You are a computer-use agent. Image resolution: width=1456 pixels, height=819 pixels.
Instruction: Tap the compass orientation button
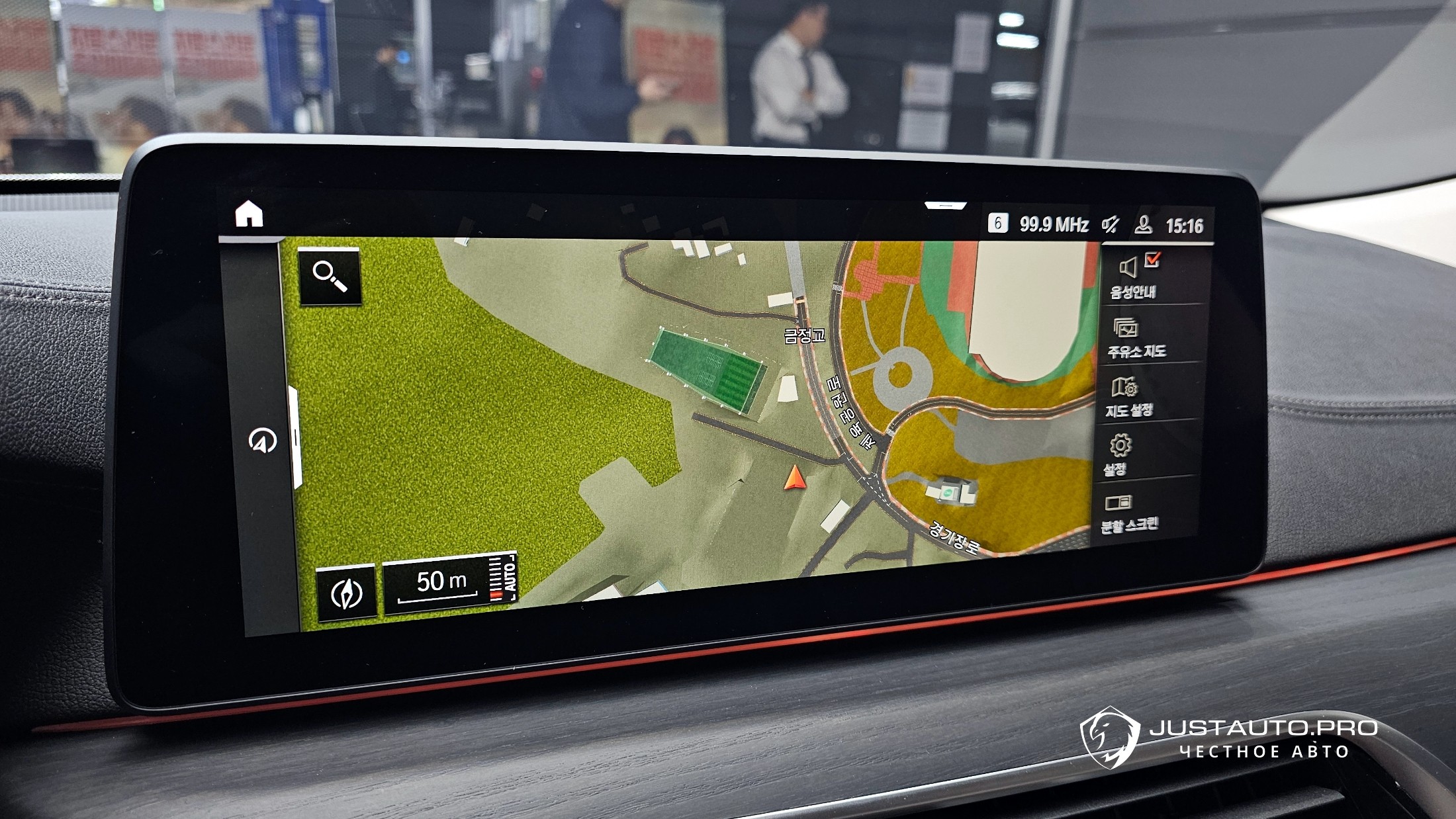(x=346, y=593)
